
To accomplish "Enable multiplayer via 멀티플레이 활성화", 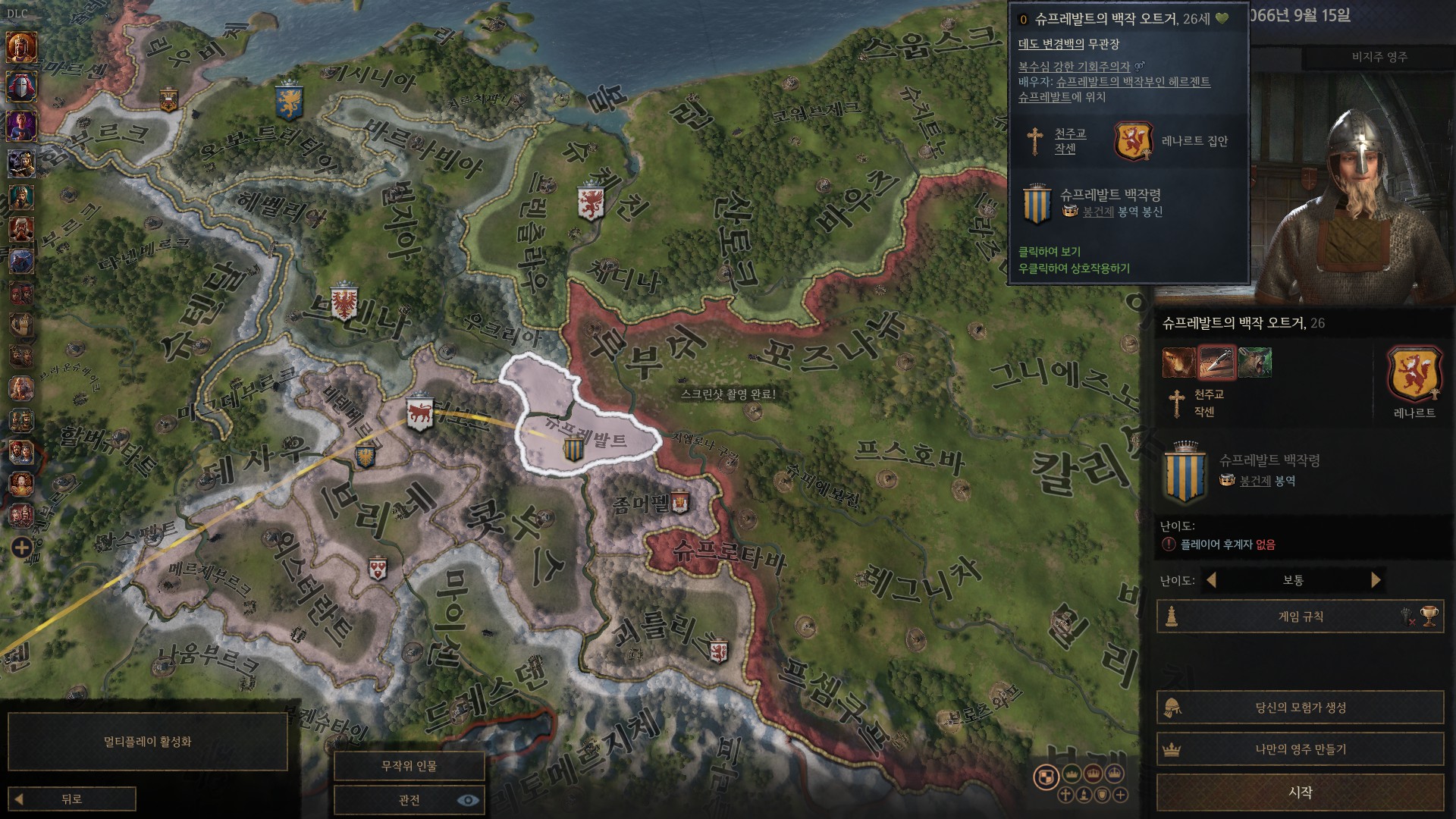I will coord(147,741).
